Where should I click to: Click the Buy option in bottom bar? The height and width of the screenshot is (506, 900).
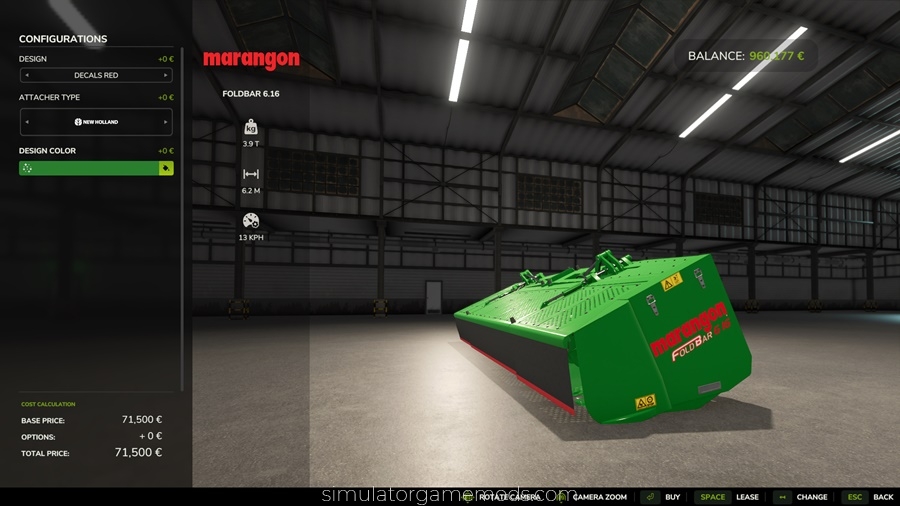tap(663, 497)
